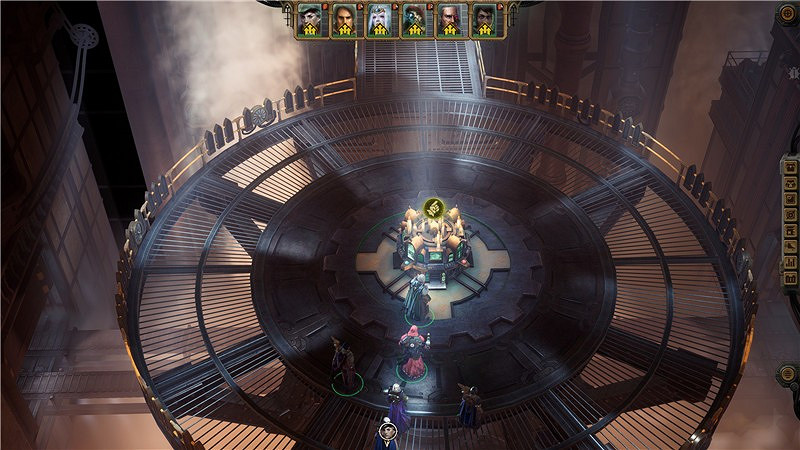Select the green-hooded character portrait
This screenshot has width=800, height=450.
310,19
